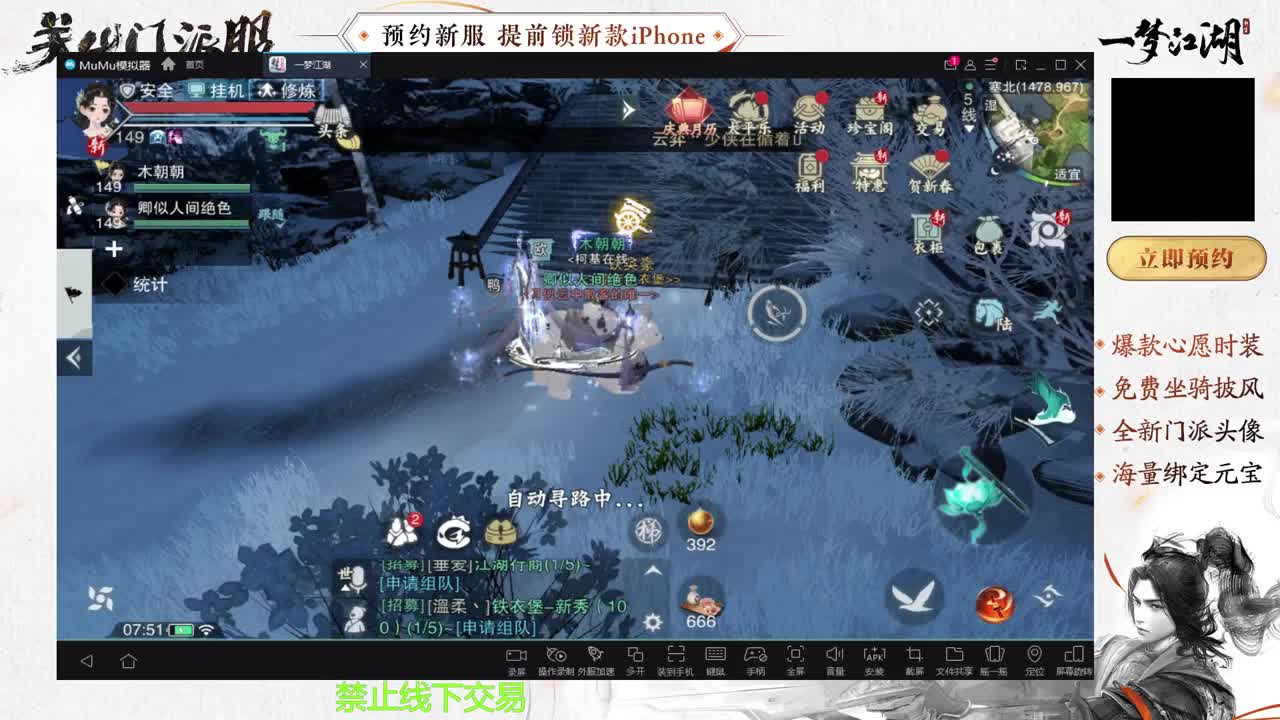This screenshot has height=720, width=1280.
Task: Switch to the 一梦江湖 emulator tab
Action: click(311, 63)
